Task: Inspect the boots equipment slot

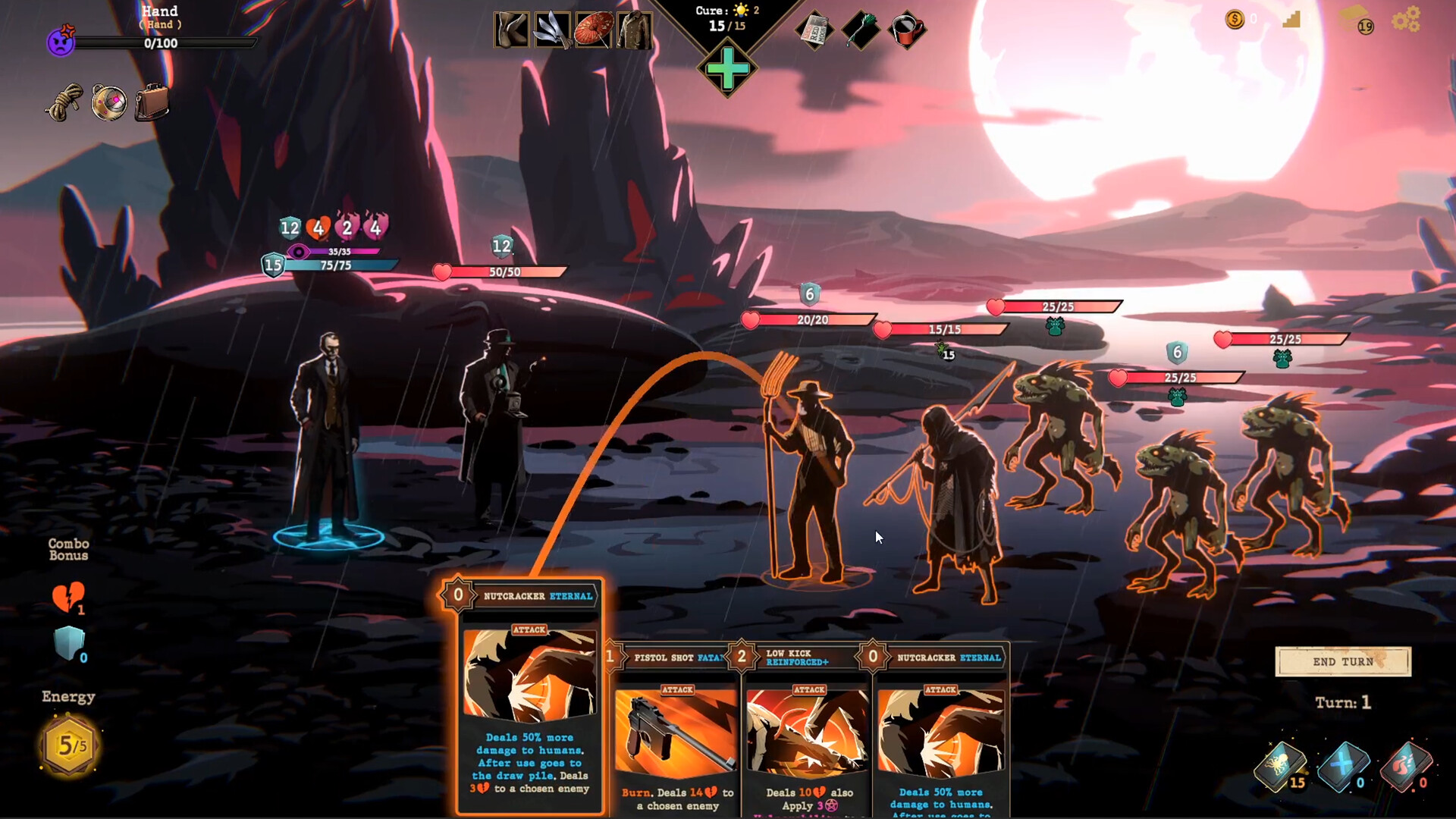Action: [512, 31]
